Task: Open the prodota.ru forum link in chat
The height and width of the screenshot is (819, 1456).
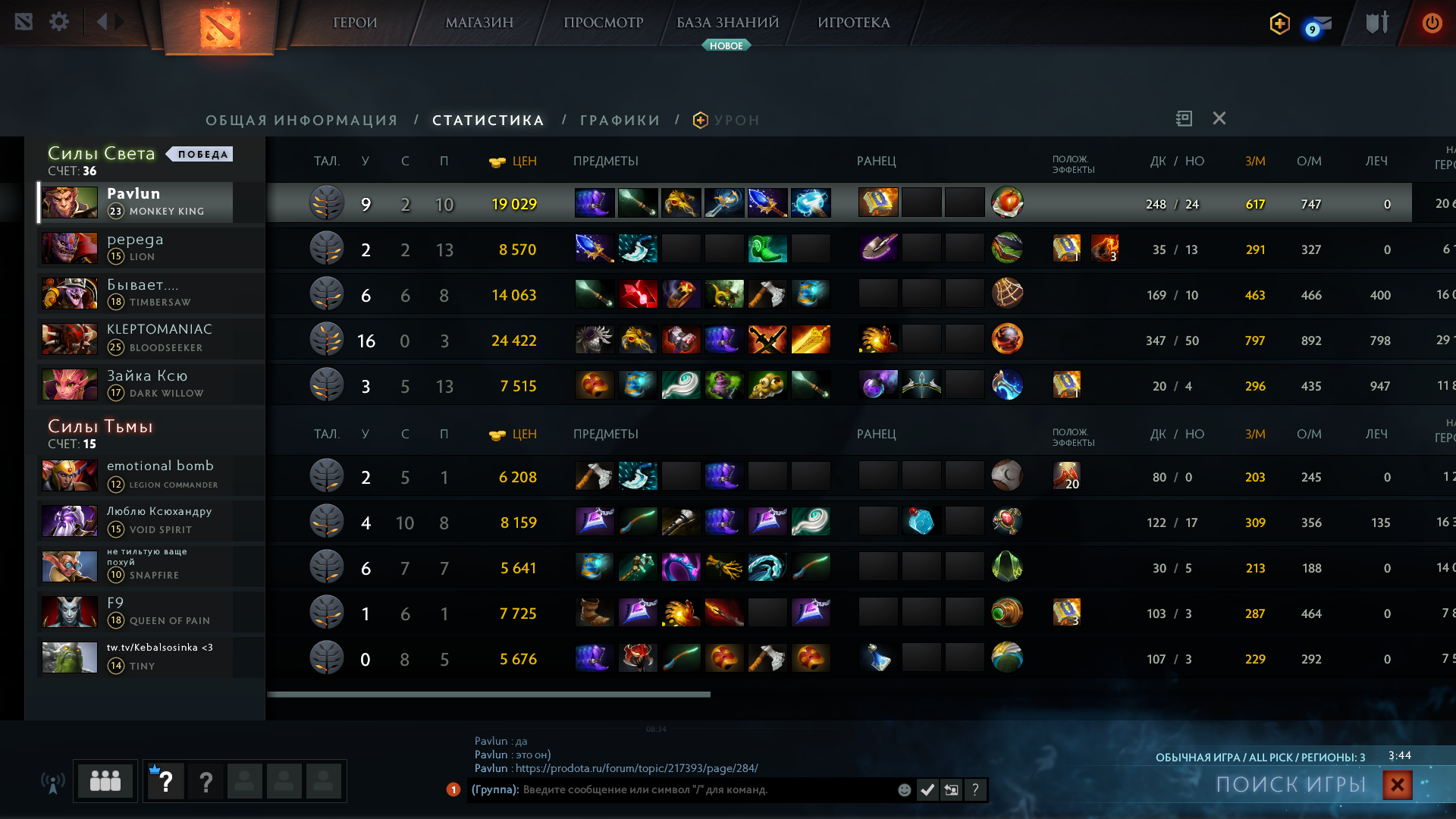Action: (636, 768)
